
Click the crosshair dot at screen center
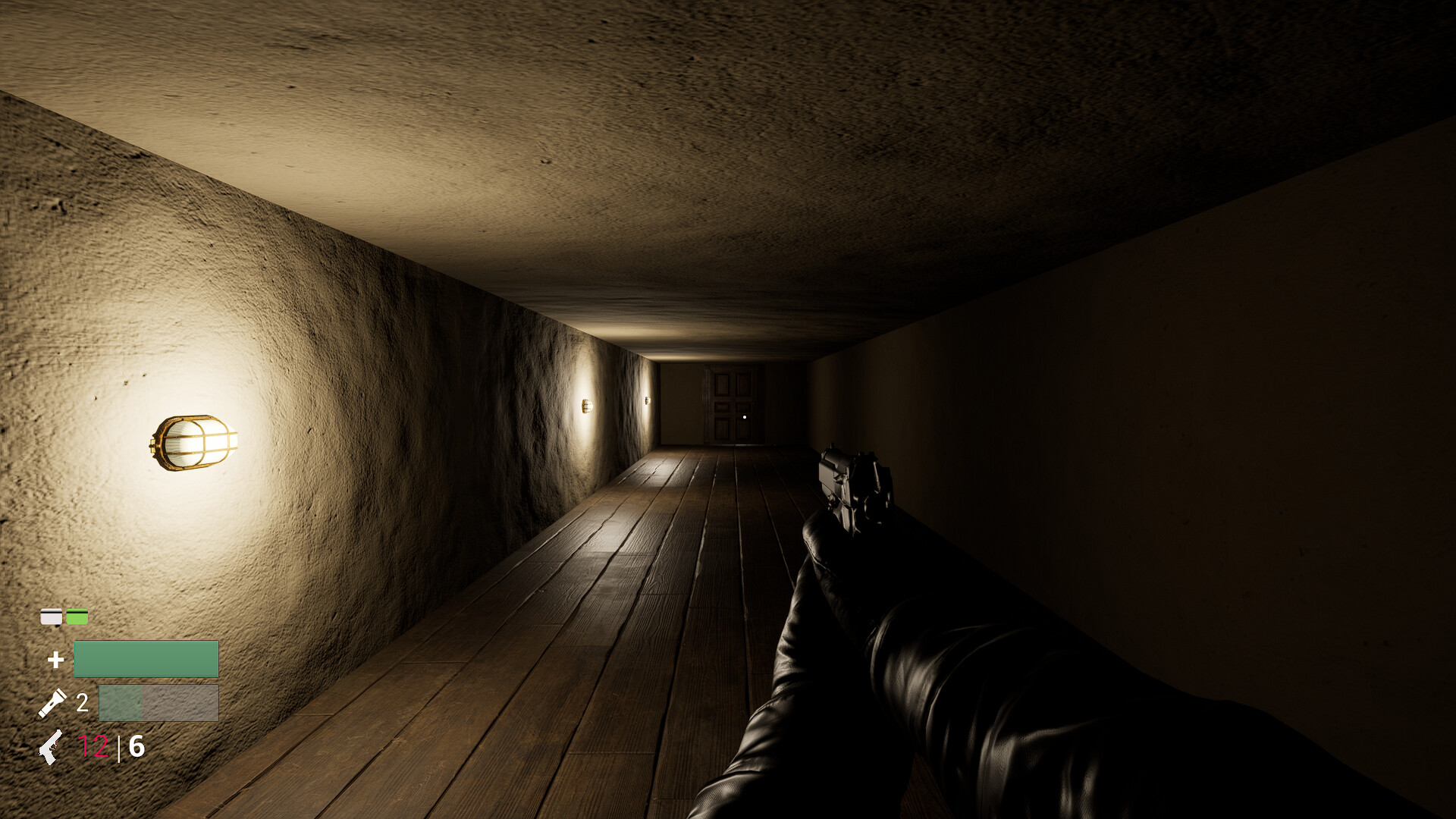point(745,416)
